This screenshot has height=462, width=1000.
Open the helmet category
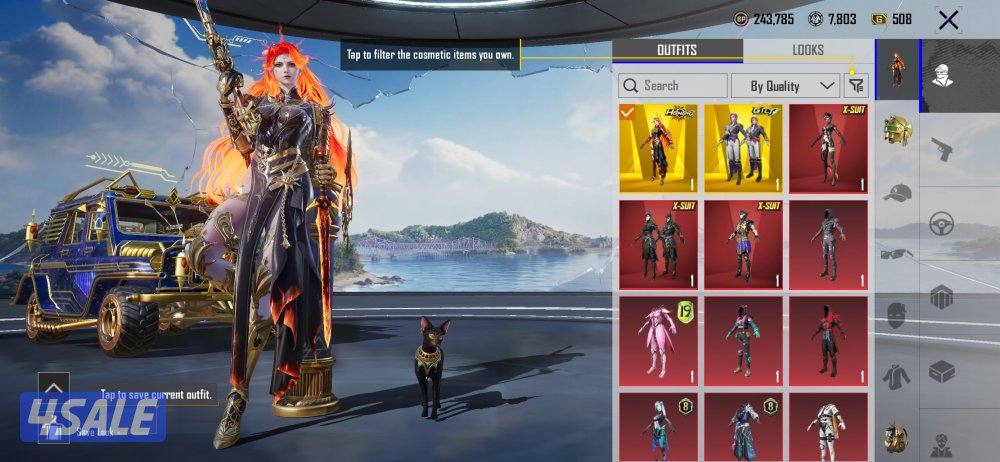coord(897,131)
